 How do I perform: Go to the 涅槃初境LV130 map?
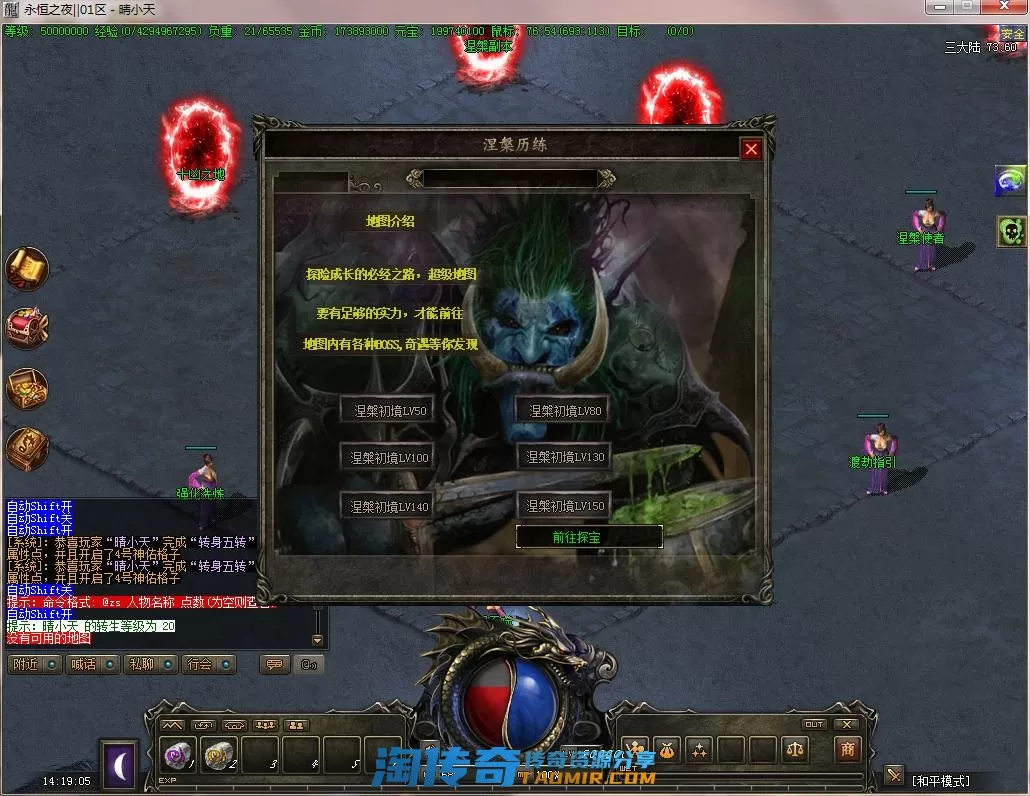(565, 457)
